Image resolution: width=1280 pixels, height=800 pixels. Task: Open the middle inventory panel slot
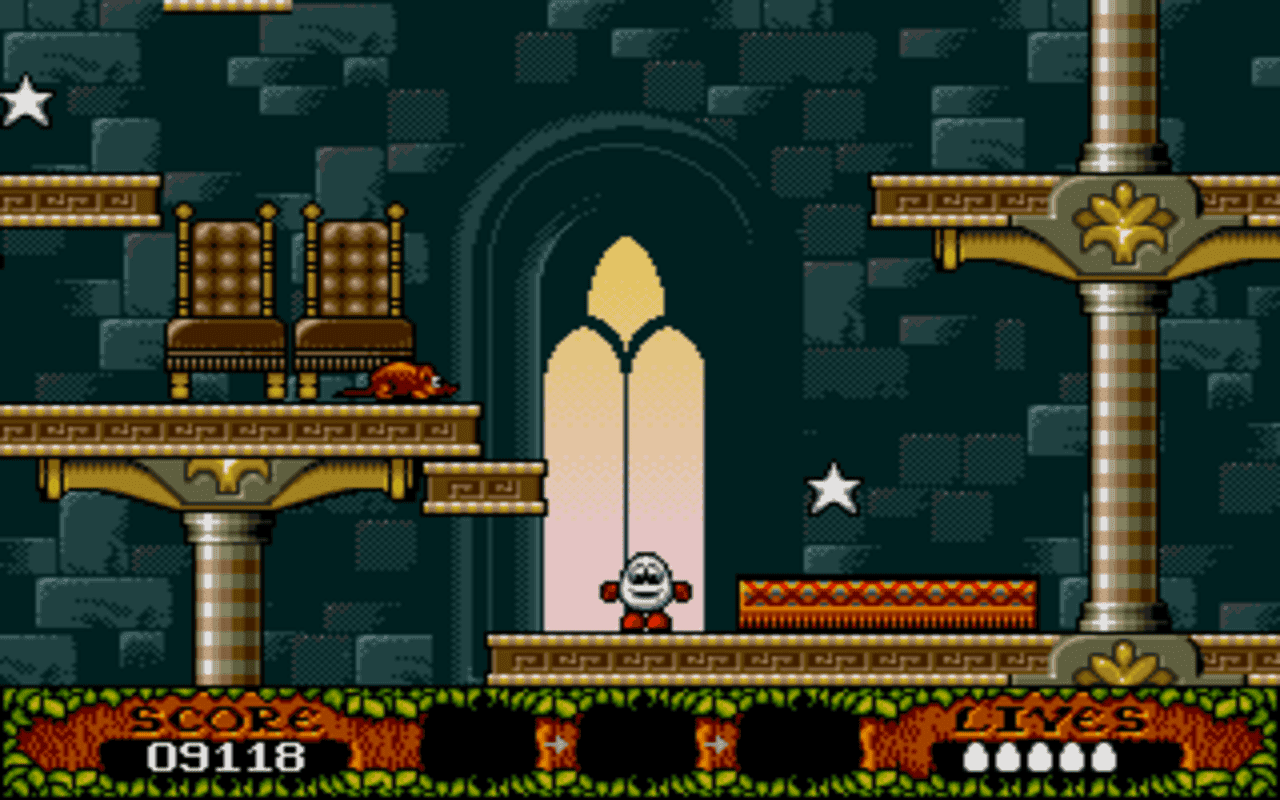coord(640,750)
